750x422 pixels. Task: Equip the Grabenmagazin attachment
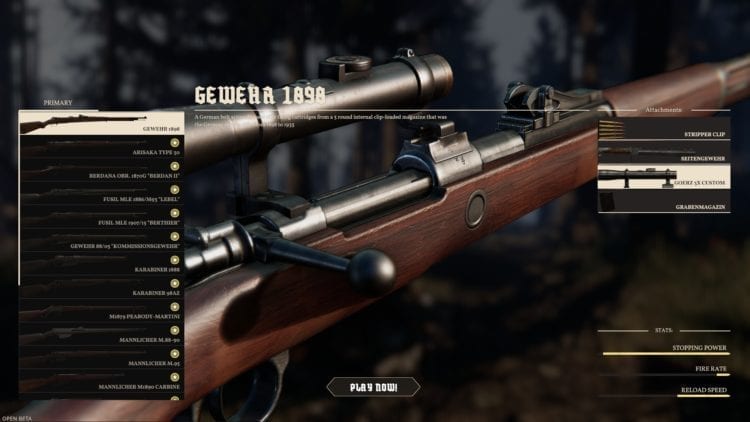pos(664,202)
